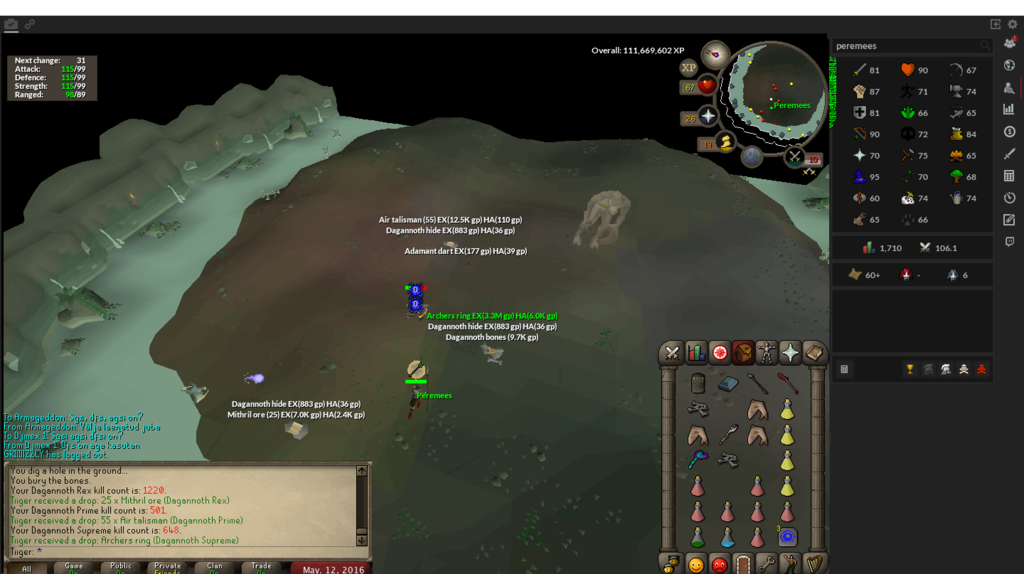Open the Combat Options tab
Screen dimensions: 1024x574
671,353
